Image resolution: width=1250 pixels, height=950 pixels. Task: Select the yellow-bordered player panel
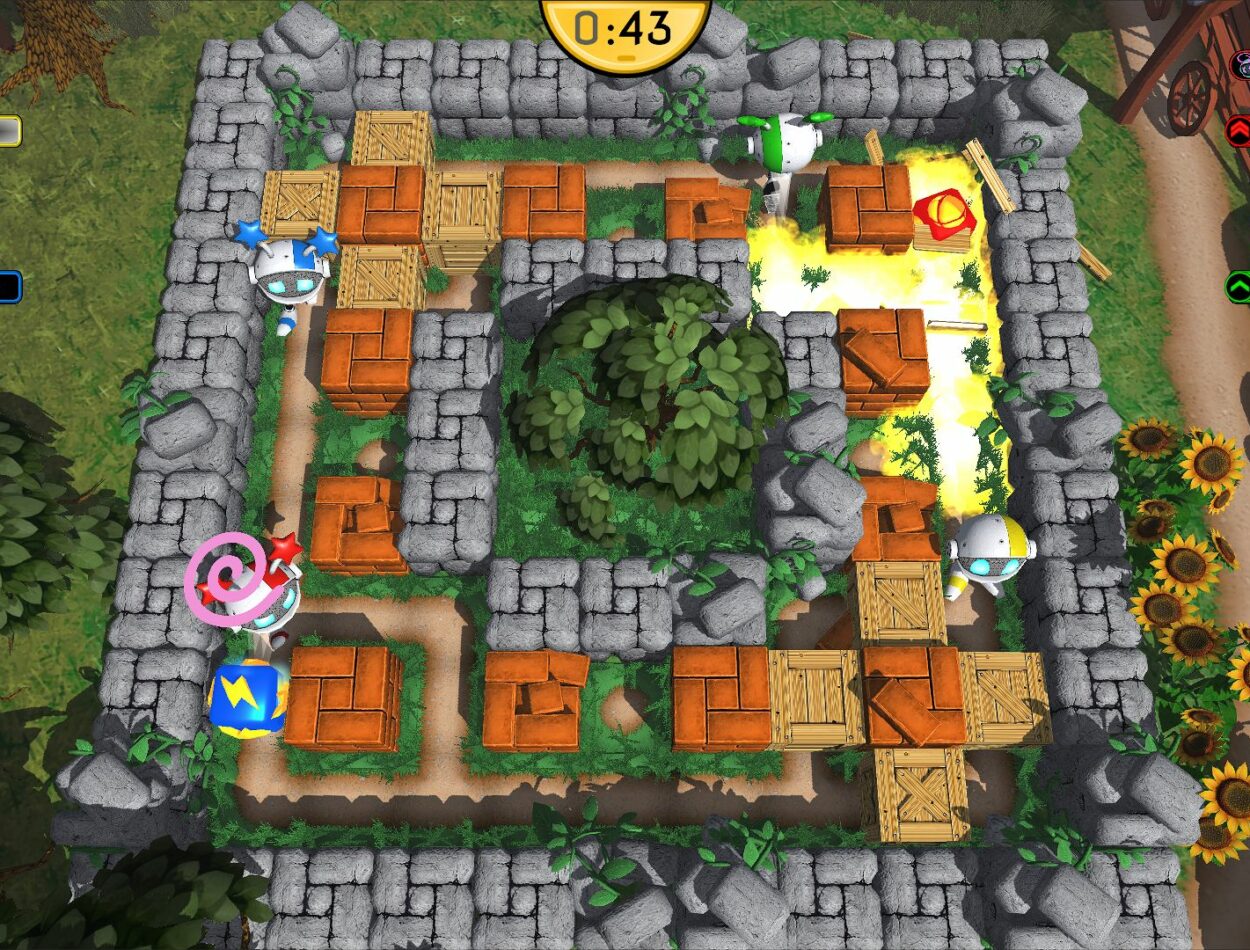click(x=9, y=131)
